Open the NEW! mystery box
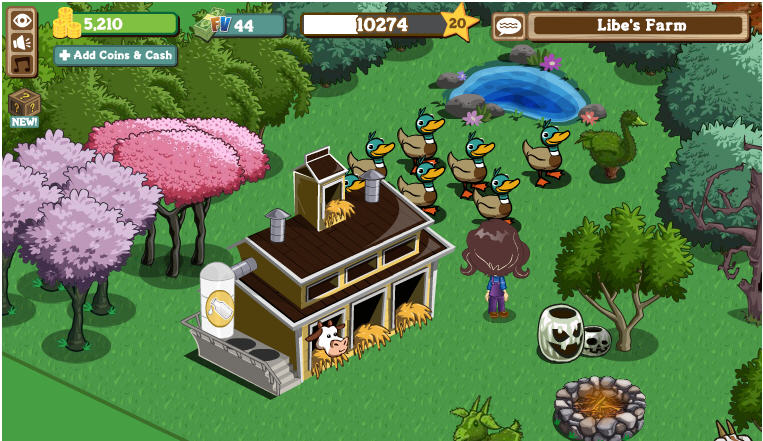 (x=23, y=105)
